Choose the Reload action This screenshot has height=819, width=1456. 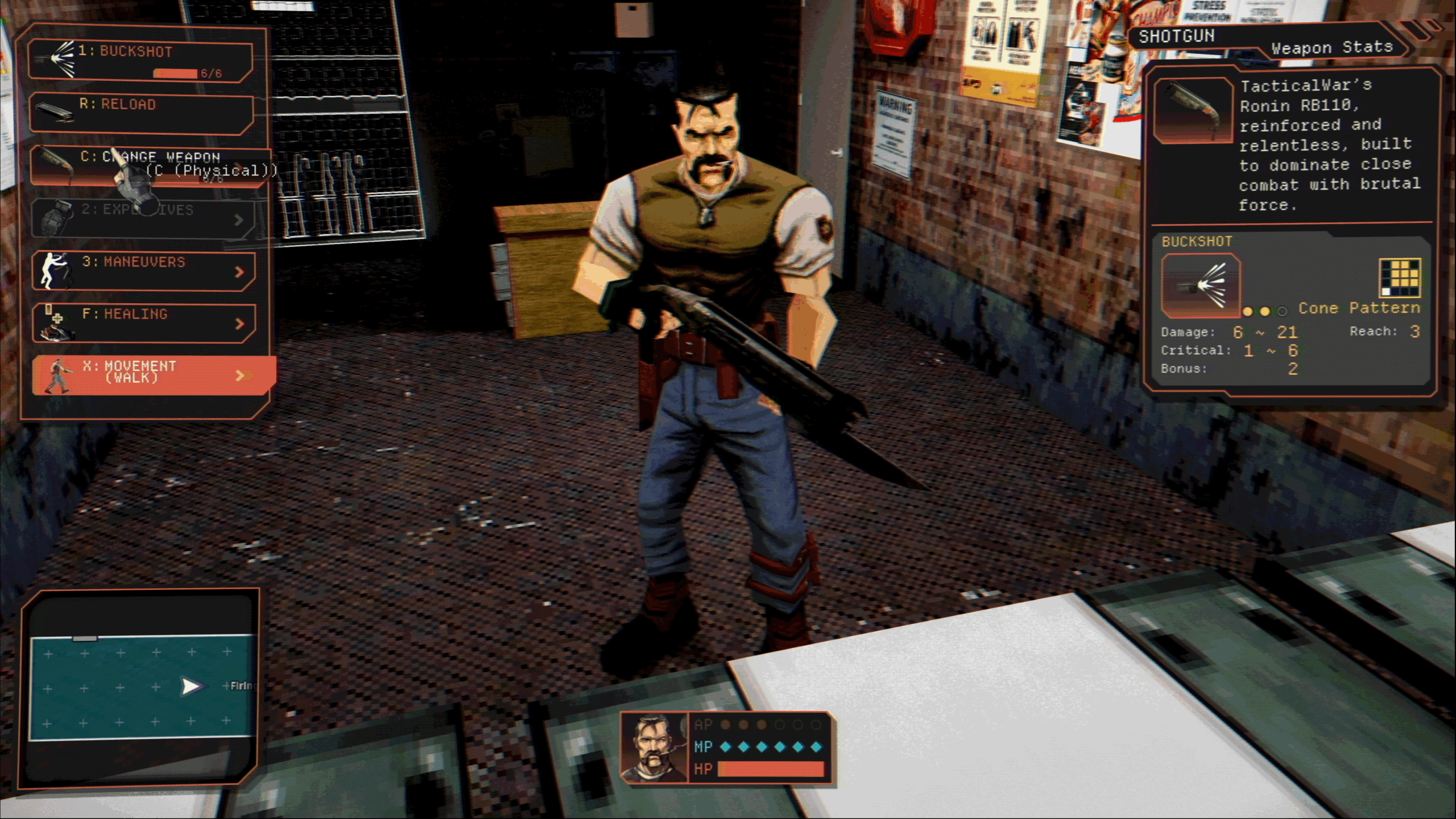coord(141,113)
